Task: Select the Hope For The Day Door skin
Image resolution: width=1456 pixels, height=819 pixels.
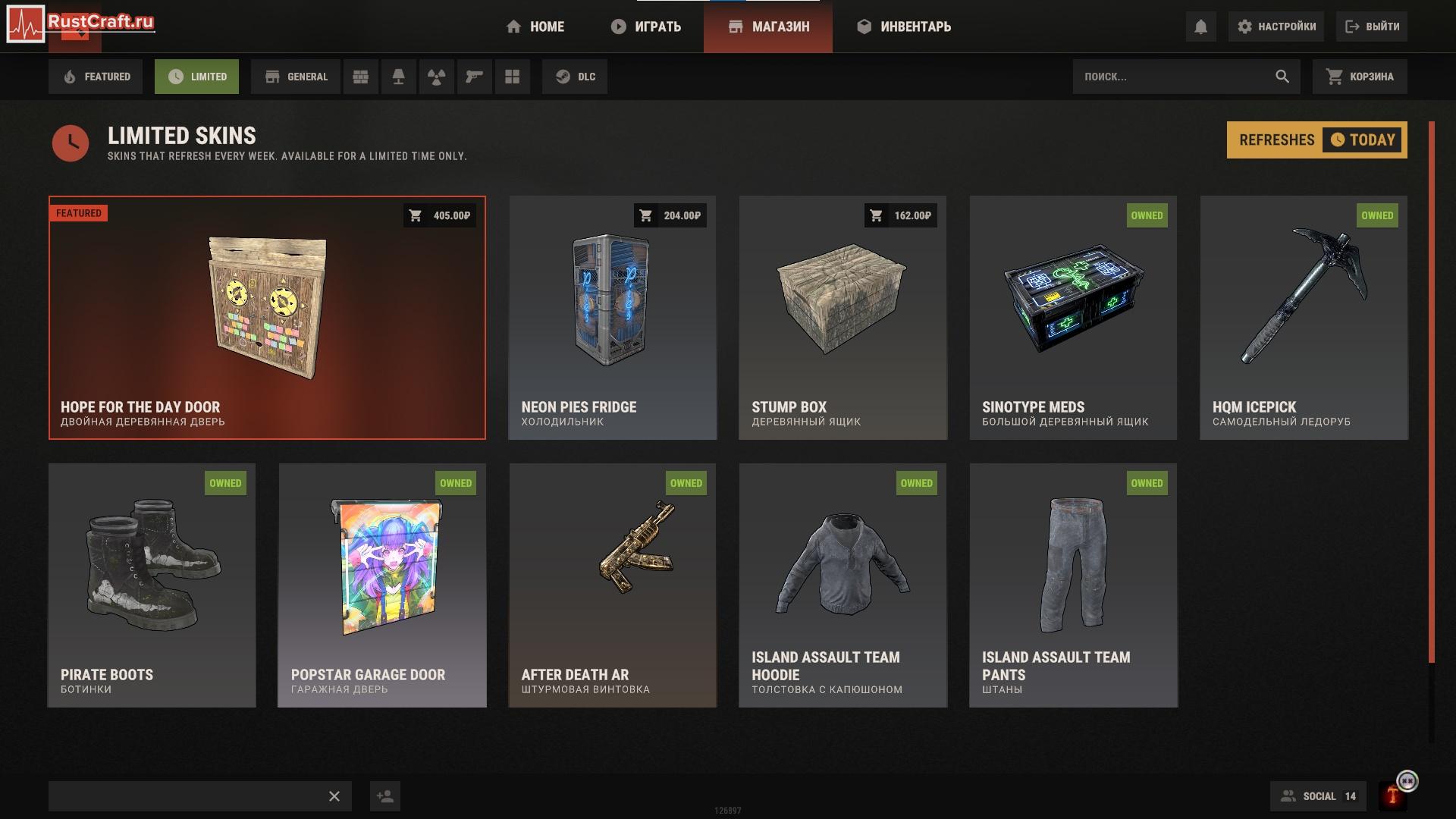Action: [x=267, y=318]
